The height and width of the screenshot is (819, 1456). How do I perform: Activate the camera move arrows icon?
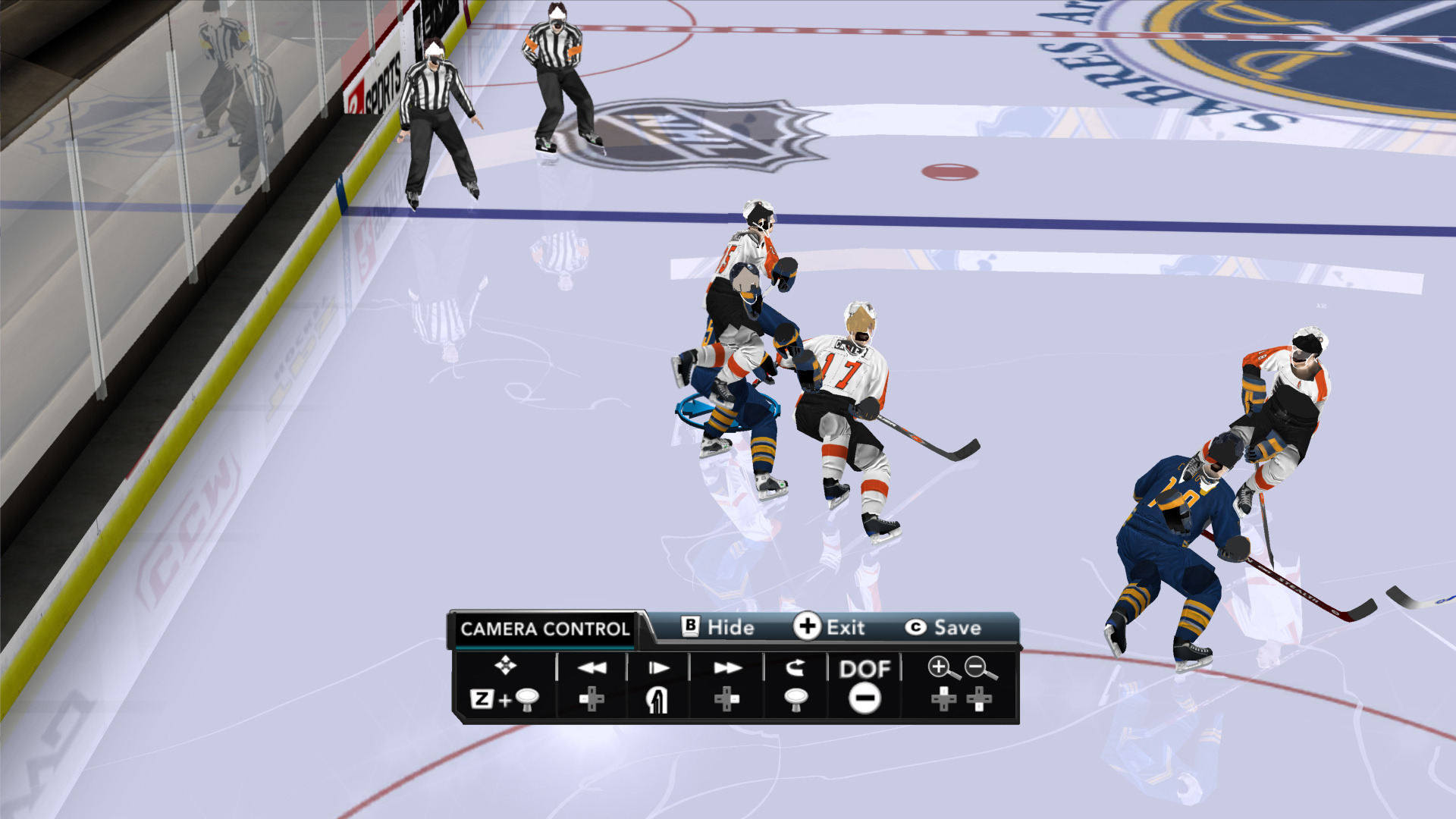pos(505,666)
